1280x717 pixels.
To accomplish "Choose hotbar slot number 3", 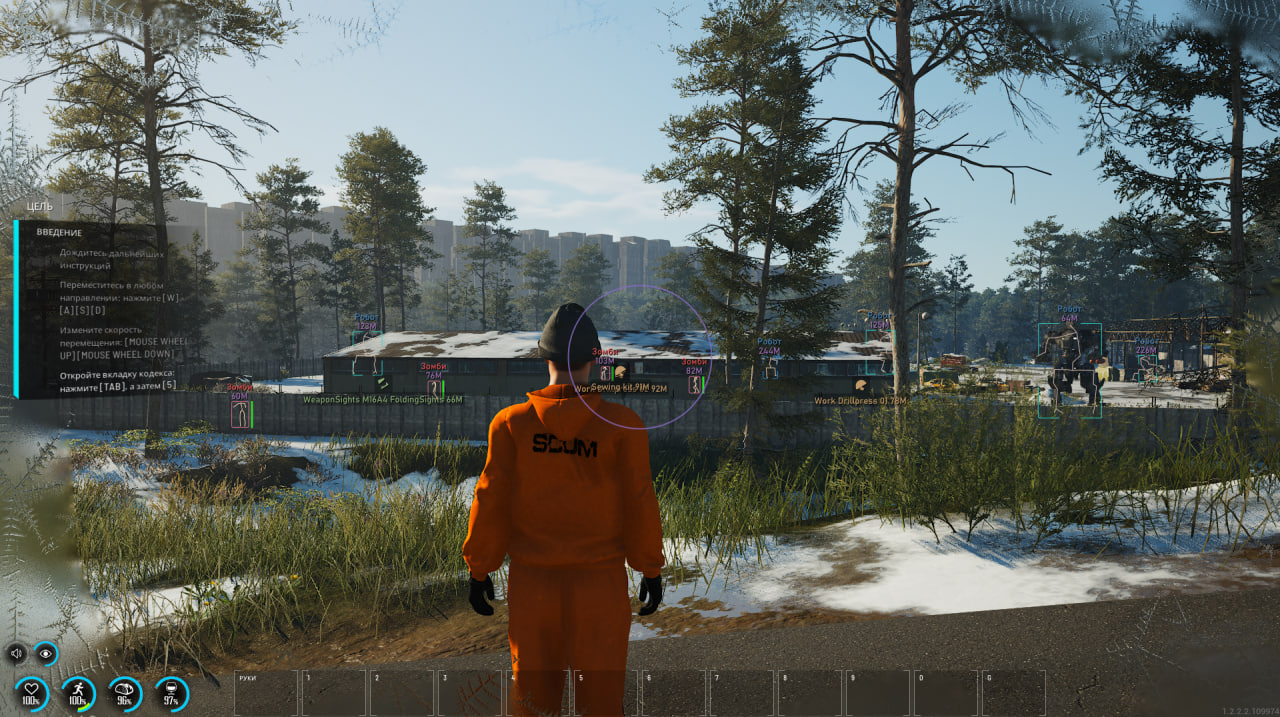I will click(470, 692).
